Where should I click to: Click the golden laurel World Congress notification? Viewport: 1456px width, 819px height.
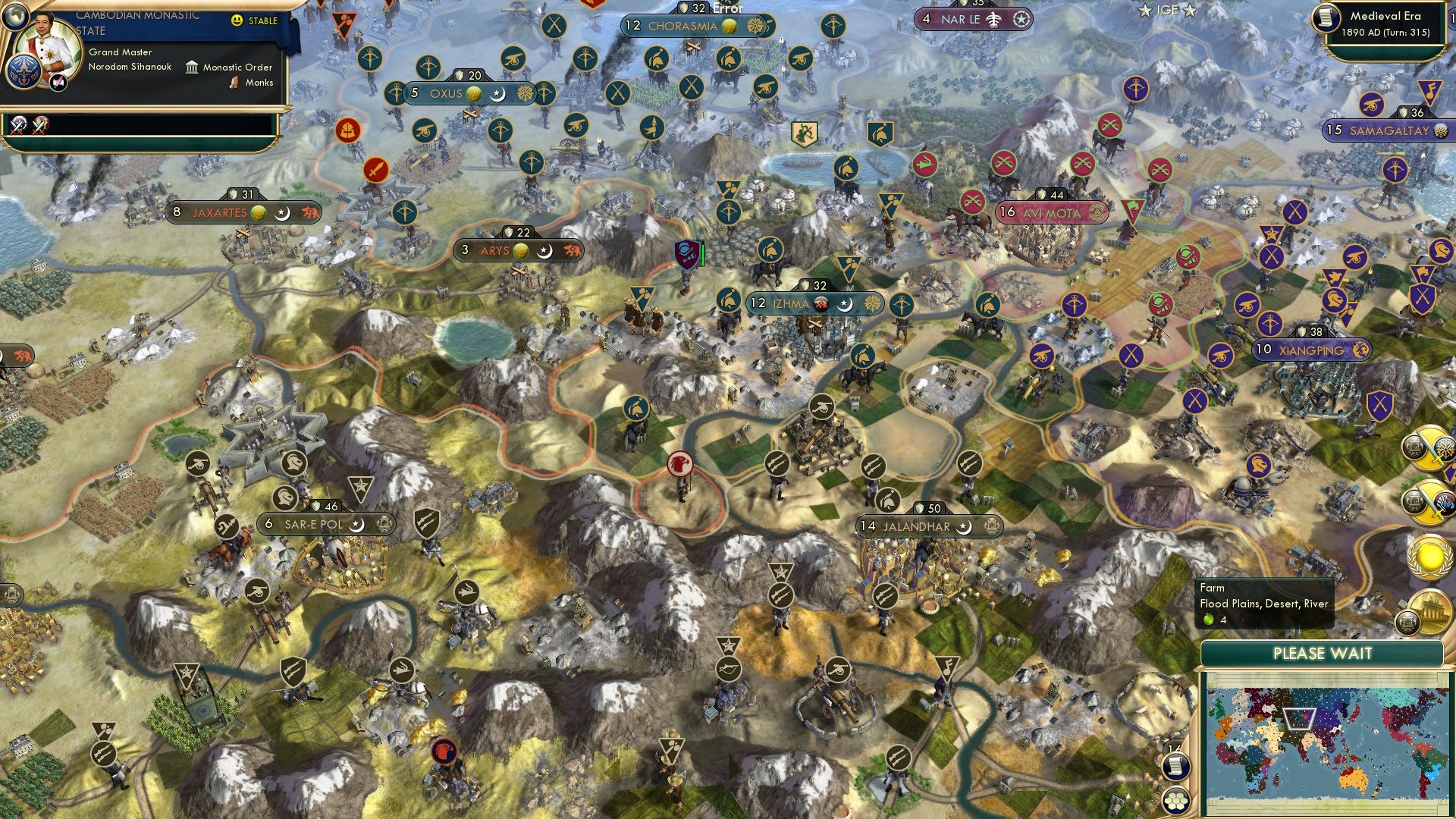tap(1429, 557)
